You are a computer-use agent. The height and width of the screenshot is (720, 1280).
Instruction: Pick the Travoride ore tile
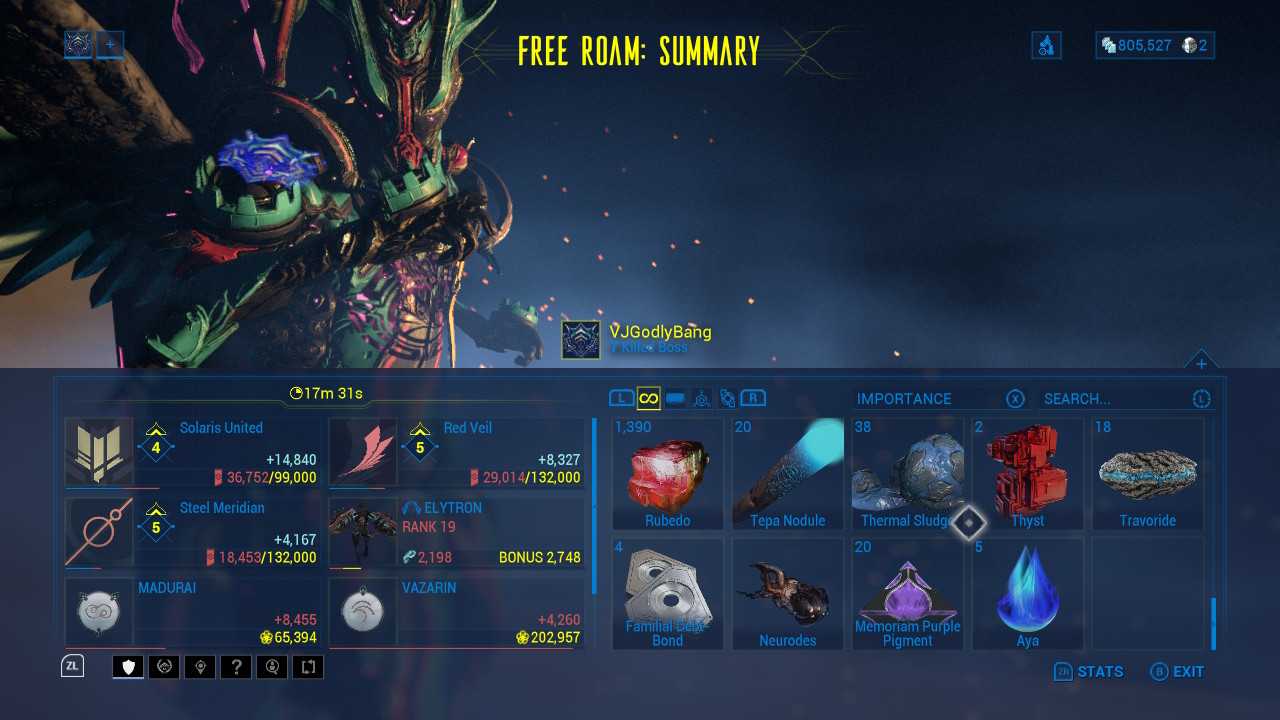pyautogui.click(x=1148, y=474)
